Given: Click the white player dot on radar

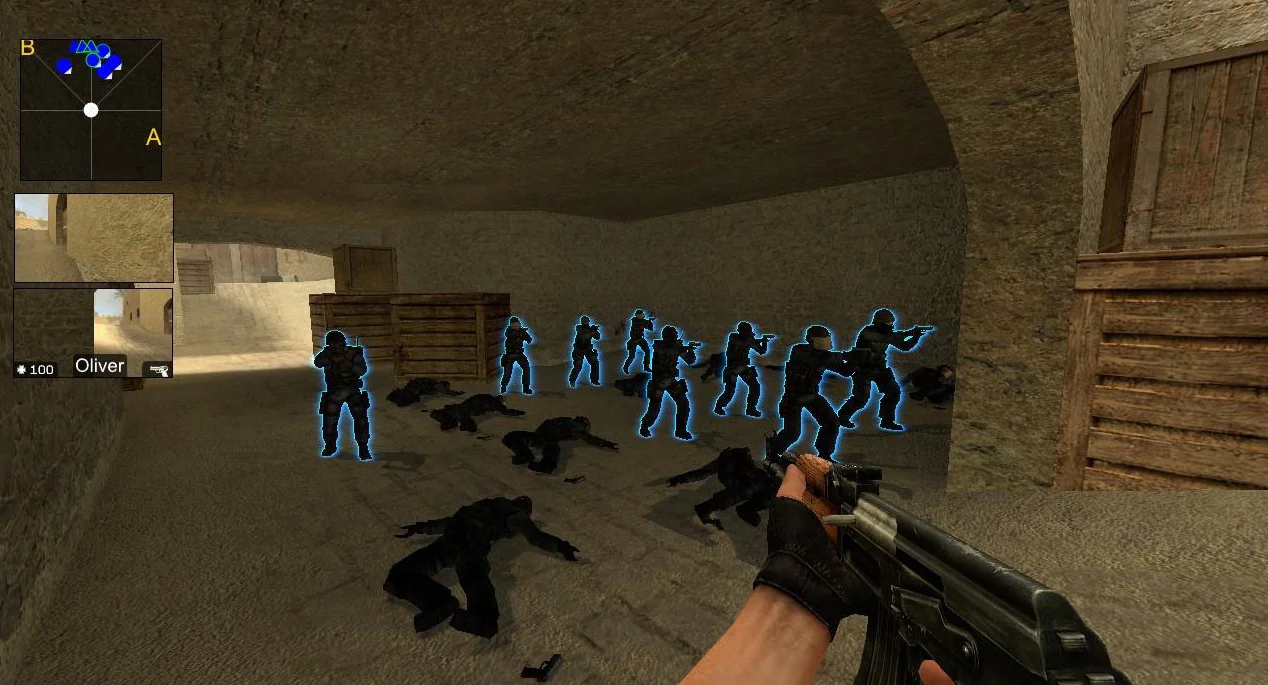Looking at the screenshot, I should [x=91, y=110].
